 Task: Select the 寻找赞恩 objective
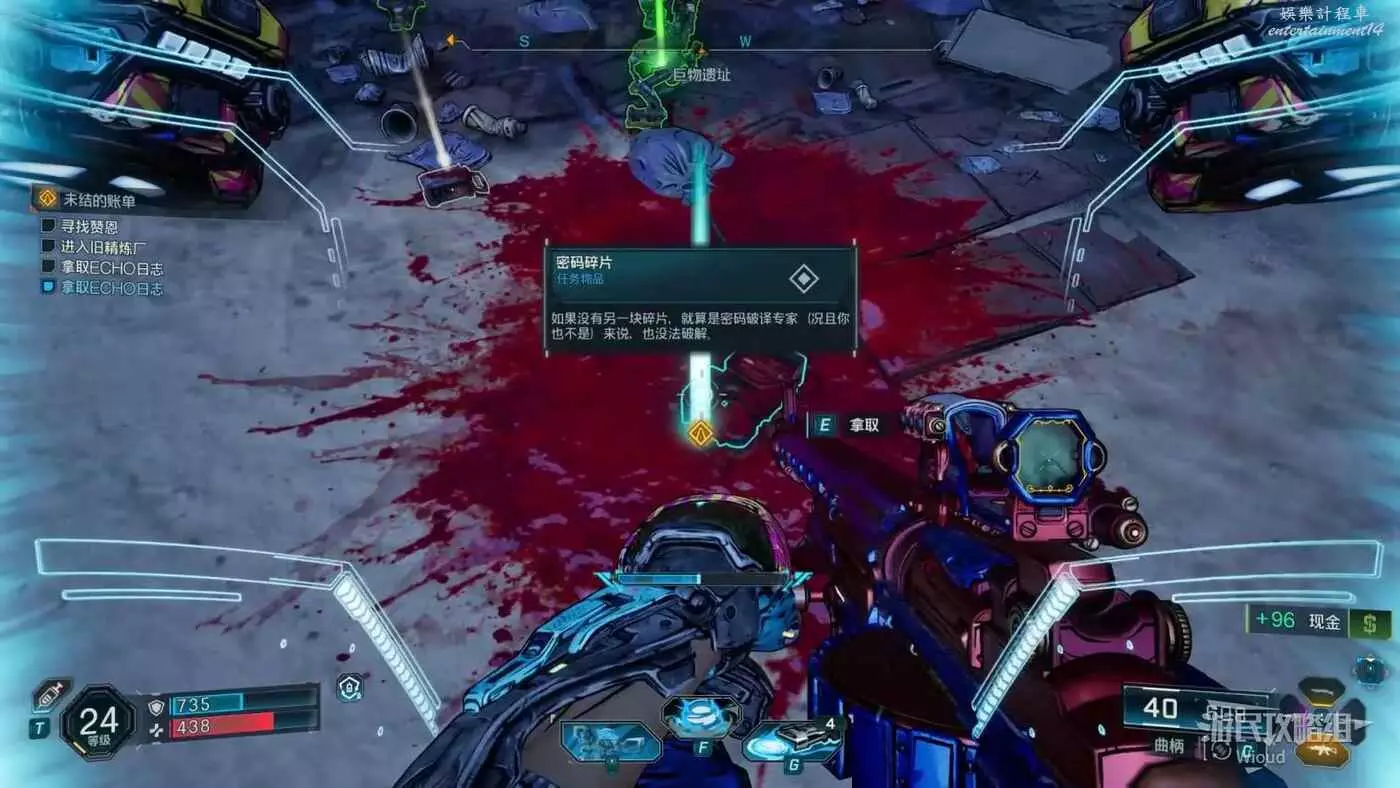(89, 226)
